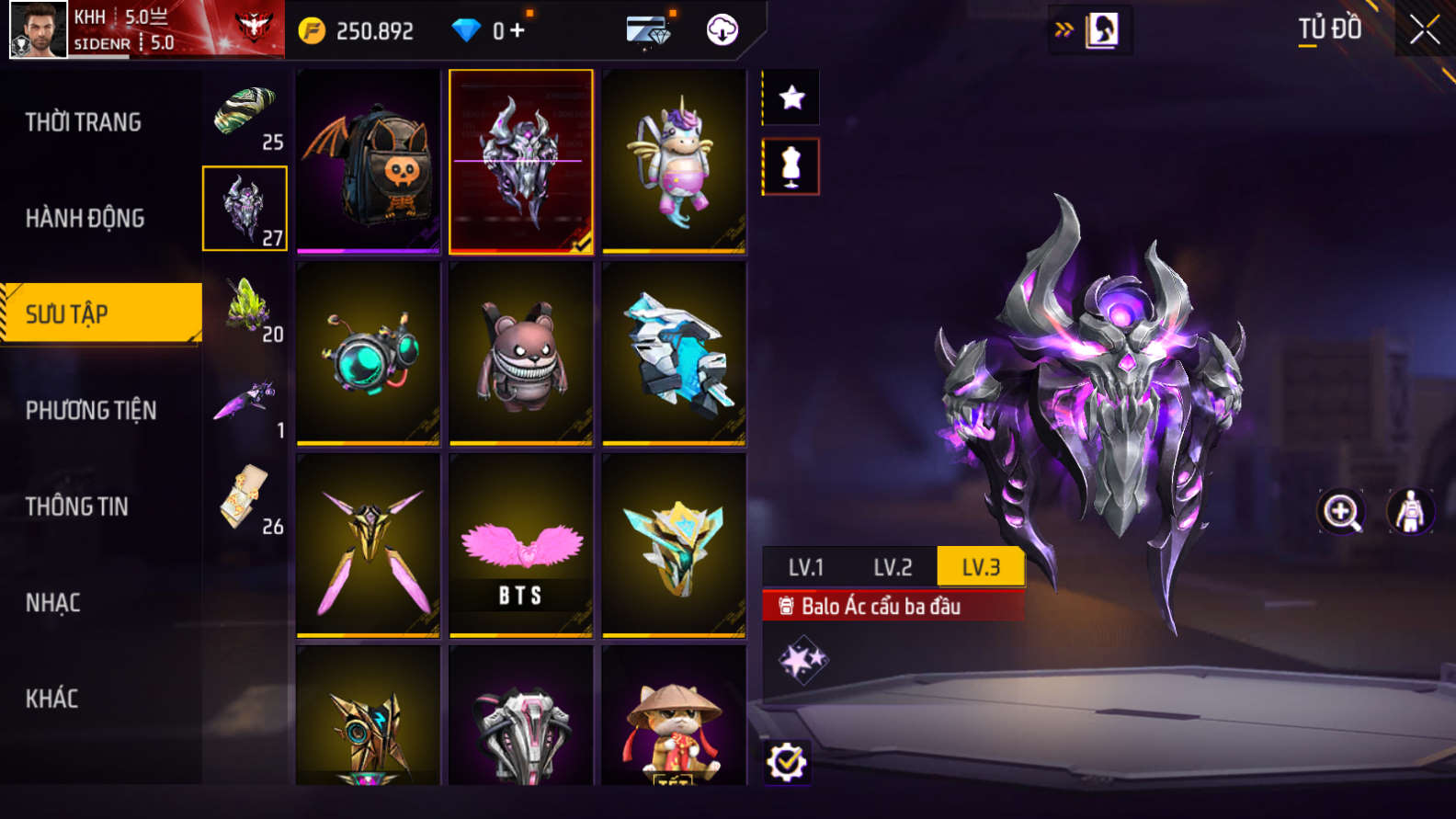Select the unicorn backpack item

tap(674, 161)
